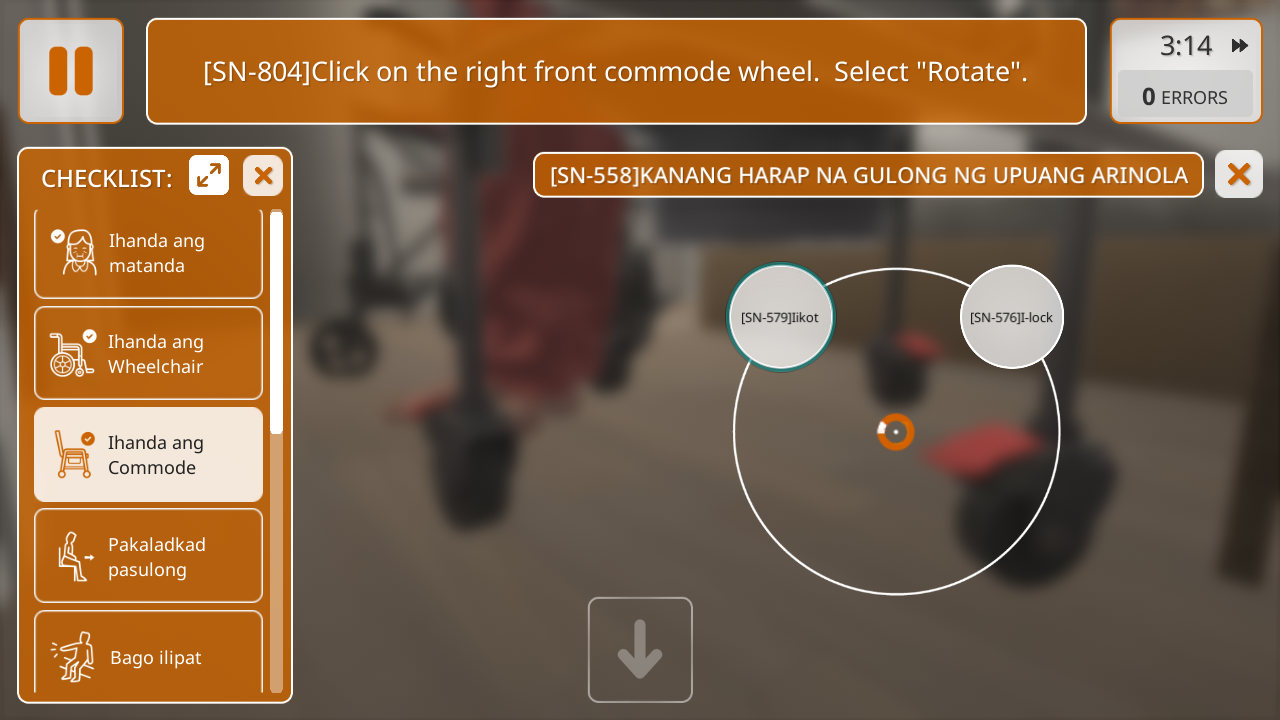Close the checklist panel
Viewport: 1280px width, 720px height.
(x=263, y=176)
